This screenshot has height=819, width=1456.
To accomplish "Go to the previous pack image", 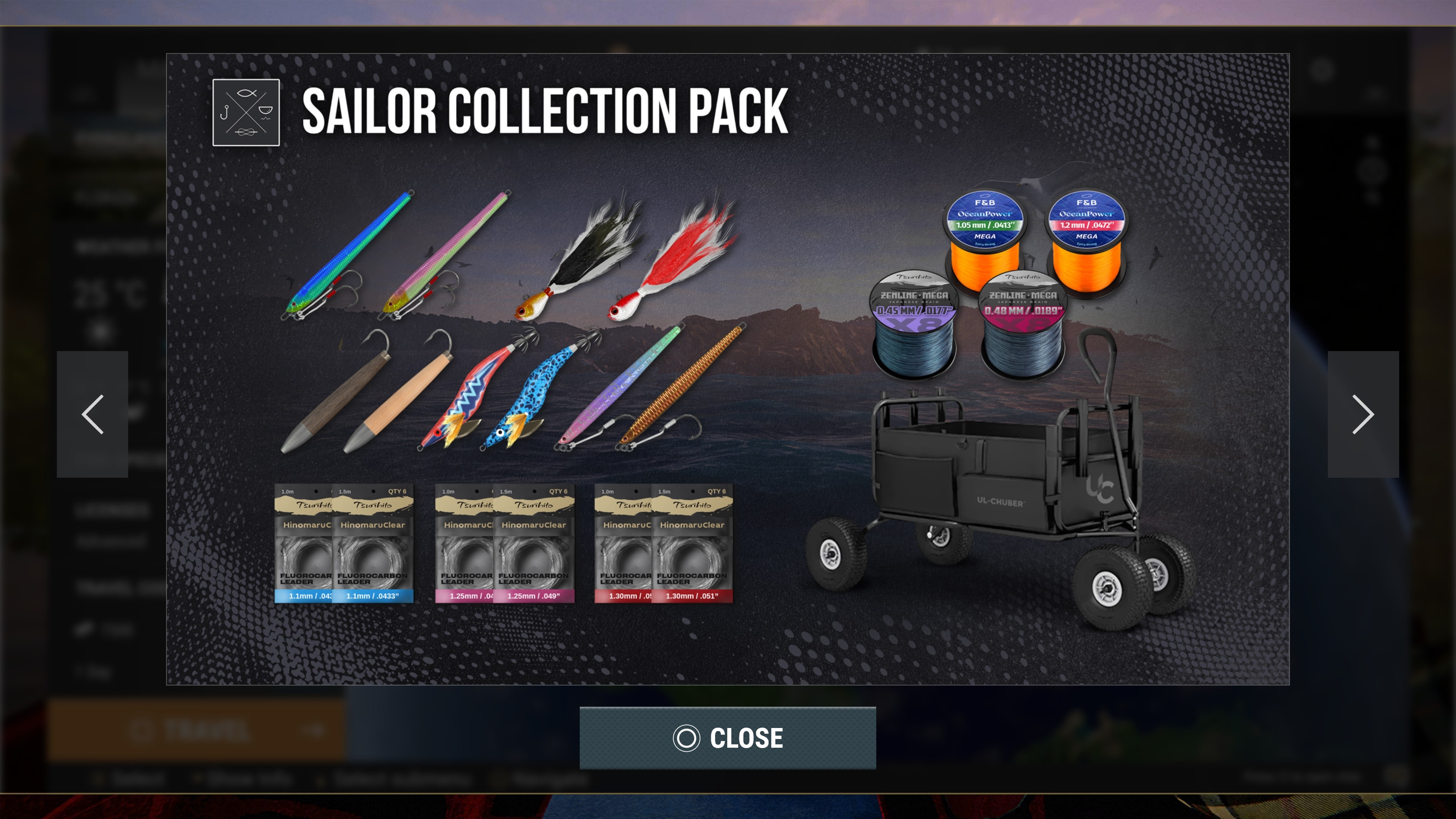I will pyautogui.click(x=92, y=414).
